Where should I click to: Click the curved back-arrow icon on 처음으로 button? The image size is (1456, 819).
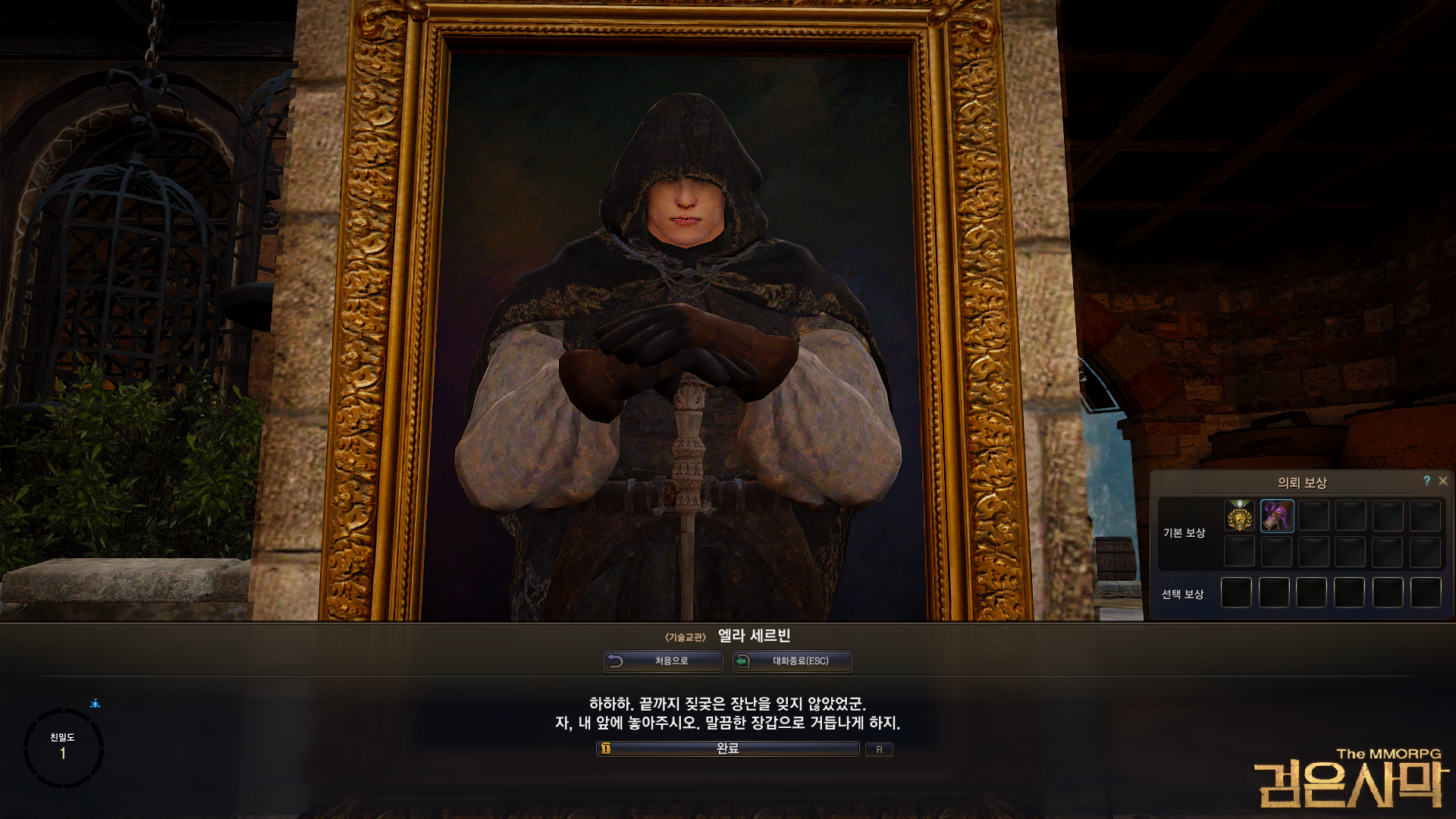(616, 661)
